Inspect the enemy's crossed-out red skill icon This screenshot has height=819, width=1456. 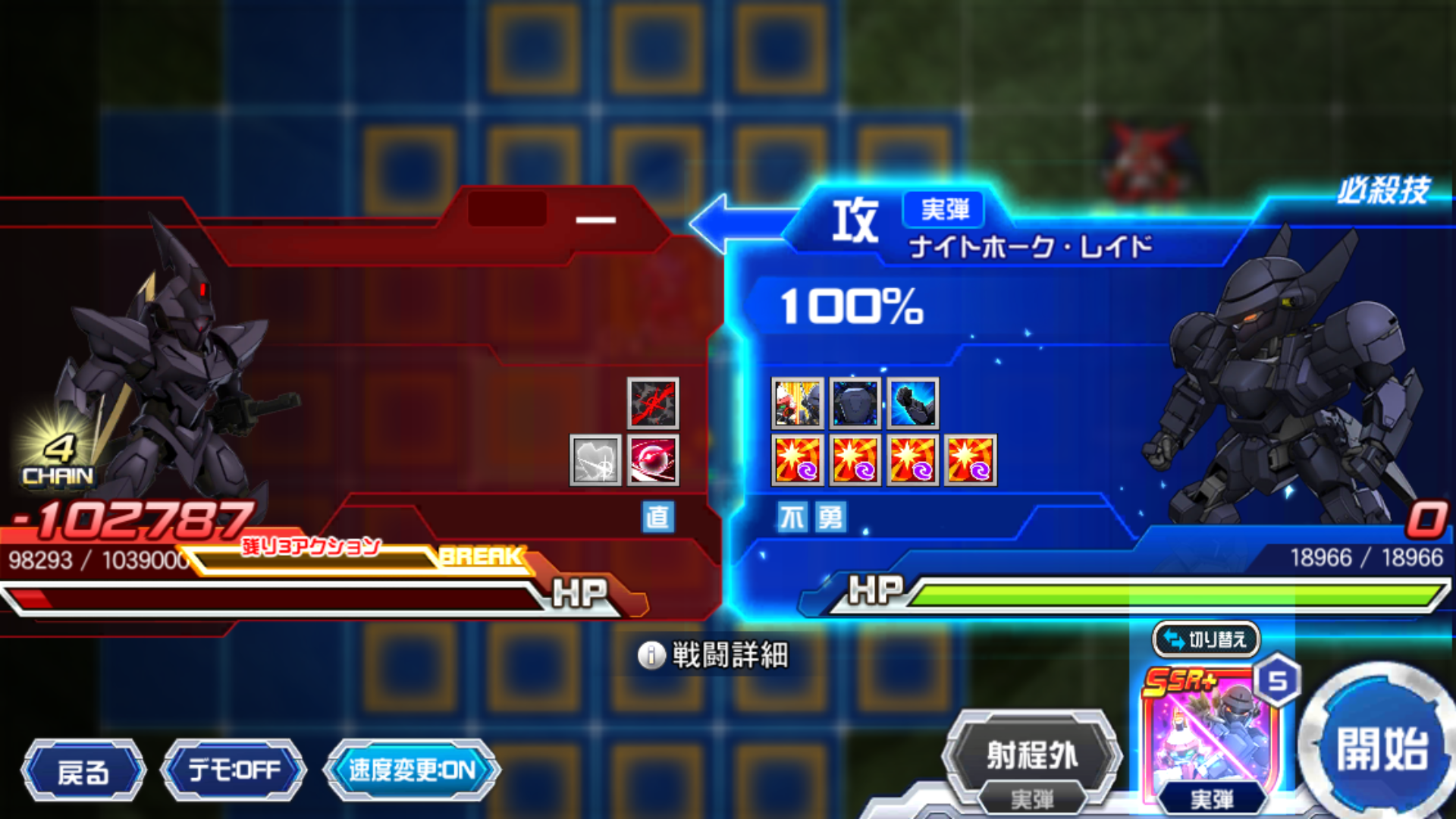pyautogui.click(x=653, y=403)
